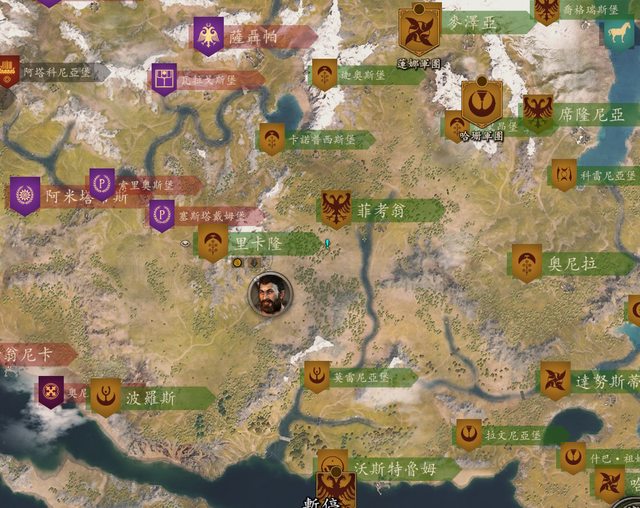640x508 pixels.
Task: Choose the 拉文尼亞堡 castle label
Action: pos(512,434)
